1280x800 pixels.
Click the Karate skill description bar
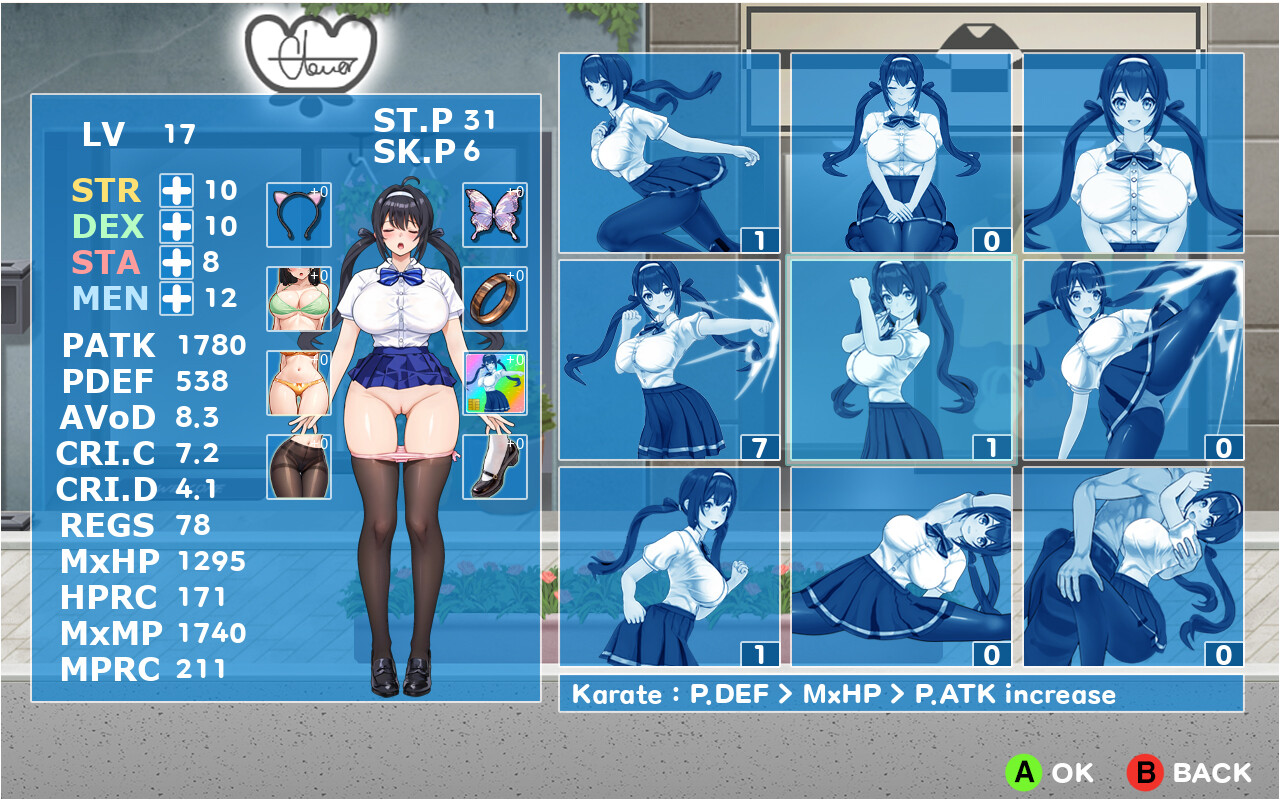pyautogui.click(x=900, y=693)
